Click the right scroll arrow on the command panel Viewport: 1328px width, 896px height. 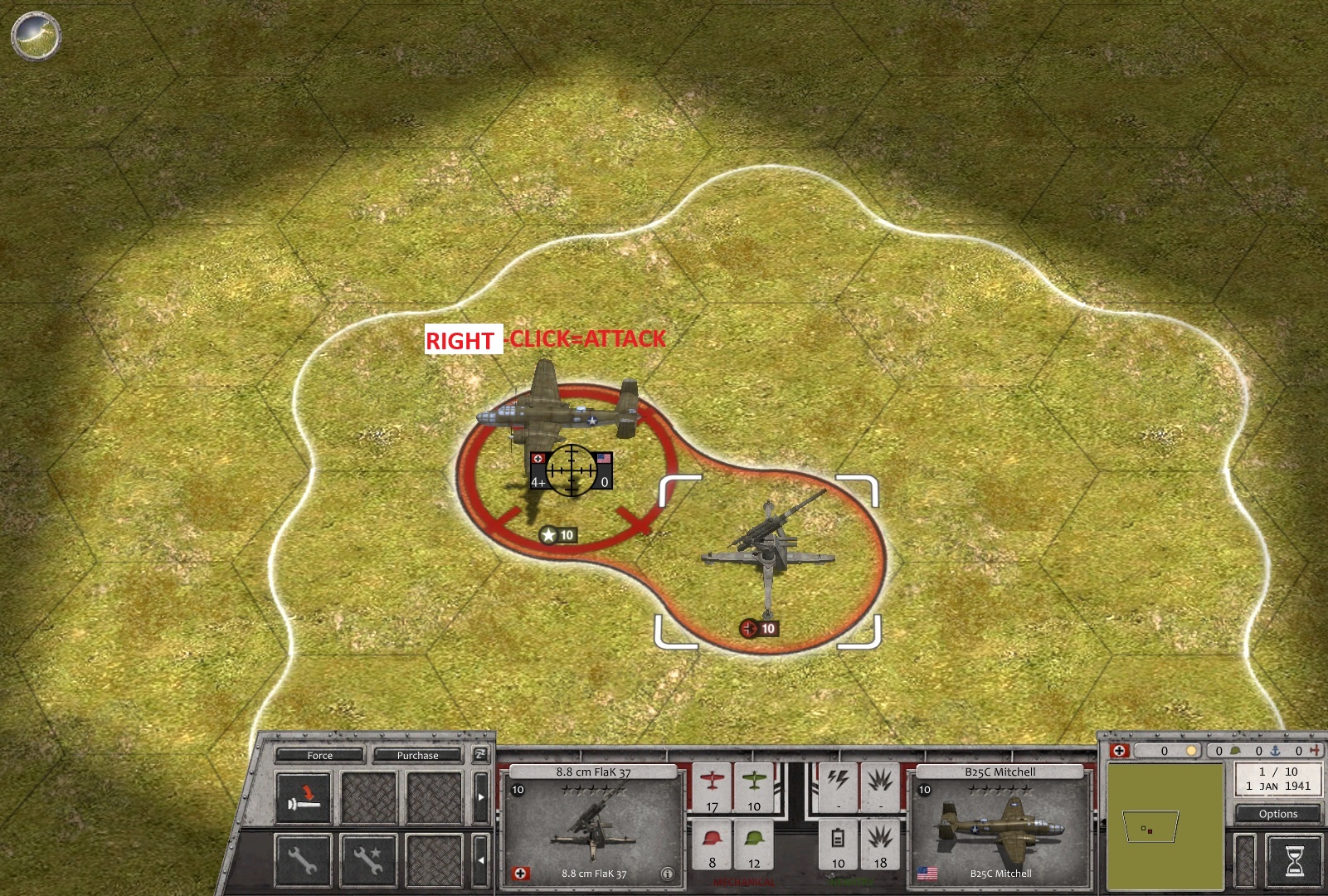[x=480, y=797]
